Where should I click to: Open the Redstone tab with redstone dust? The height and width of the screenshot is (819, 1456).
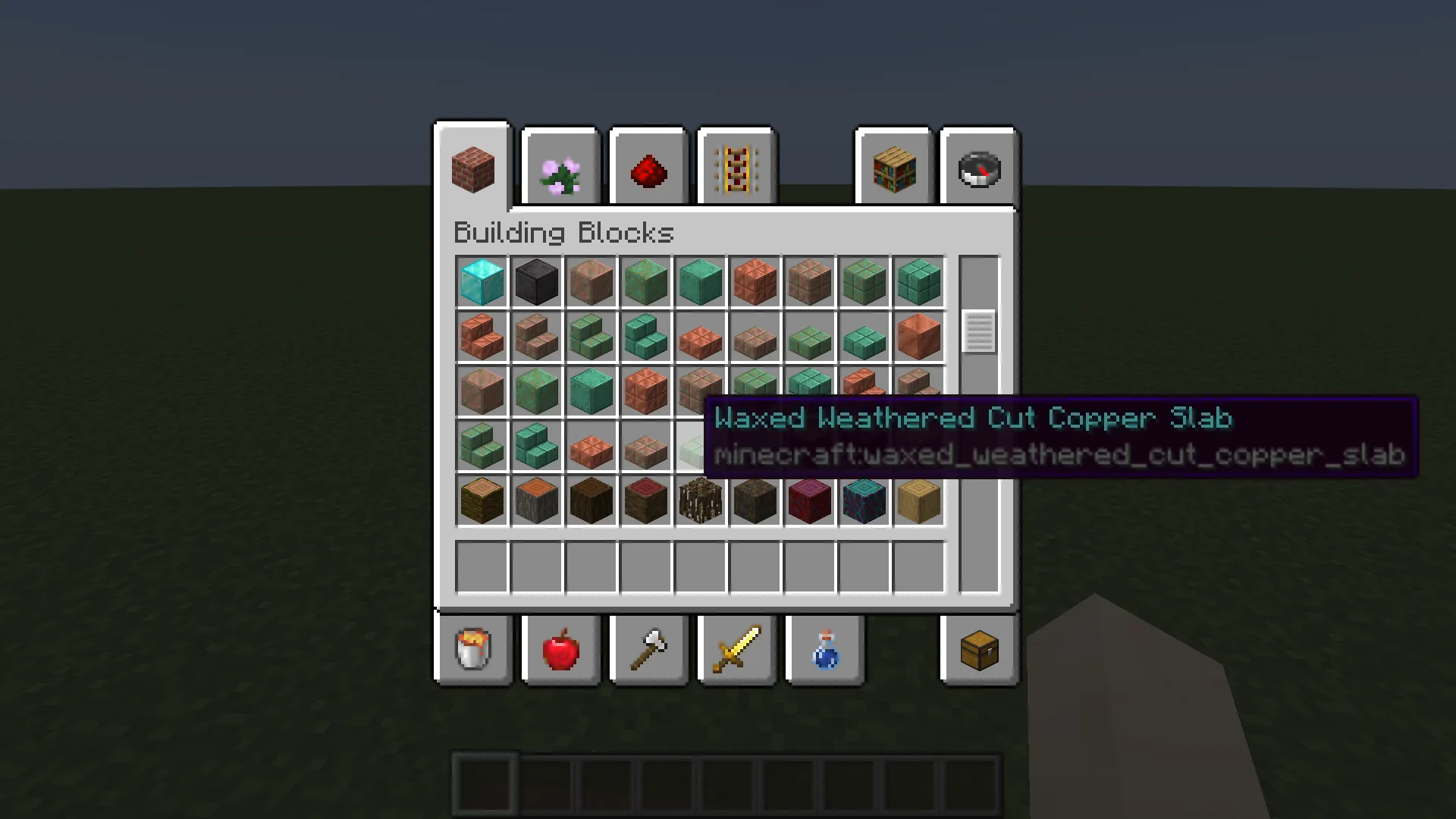pos(648,168)
